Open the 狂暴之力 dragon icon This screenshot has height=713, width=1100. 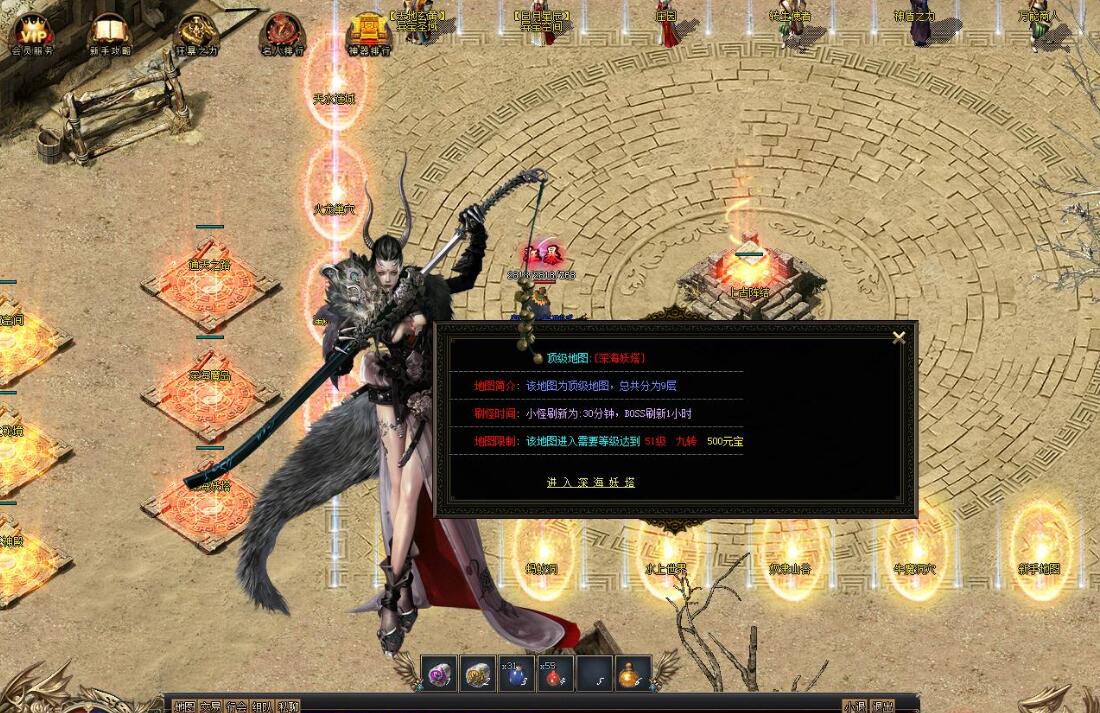coord(196,33)
